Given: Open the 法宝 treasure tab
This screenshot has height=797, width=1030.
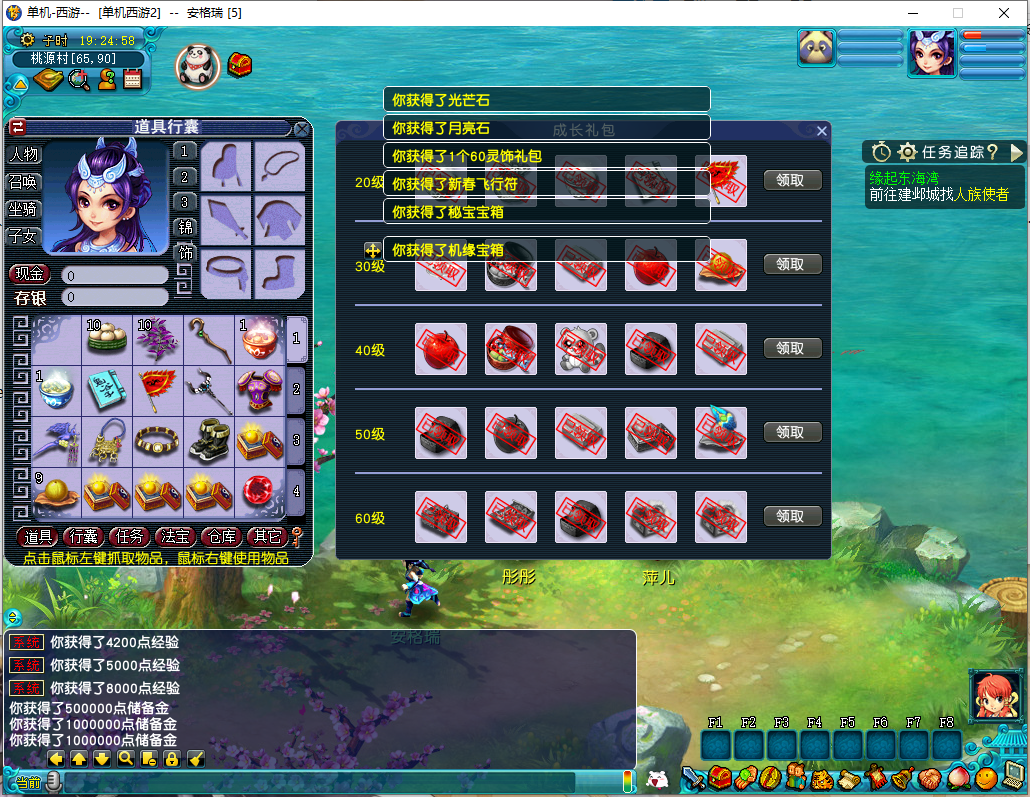Looking at the screenshot, I should (174, 538).
